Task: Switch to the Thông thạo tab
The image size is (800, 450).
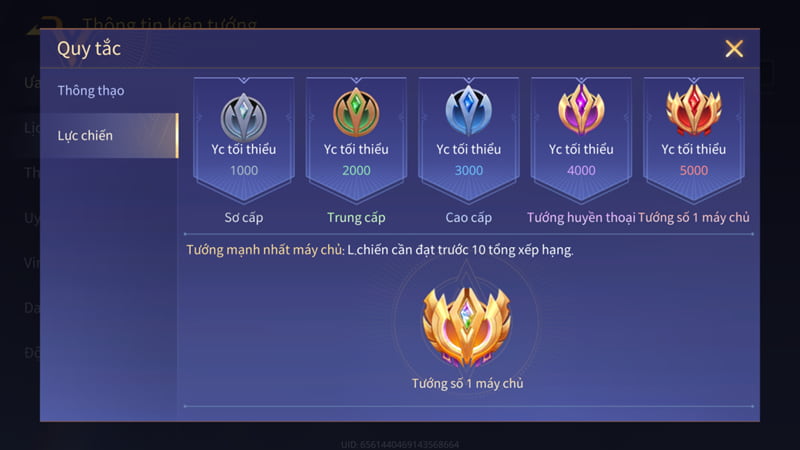Action: (92, 91)
